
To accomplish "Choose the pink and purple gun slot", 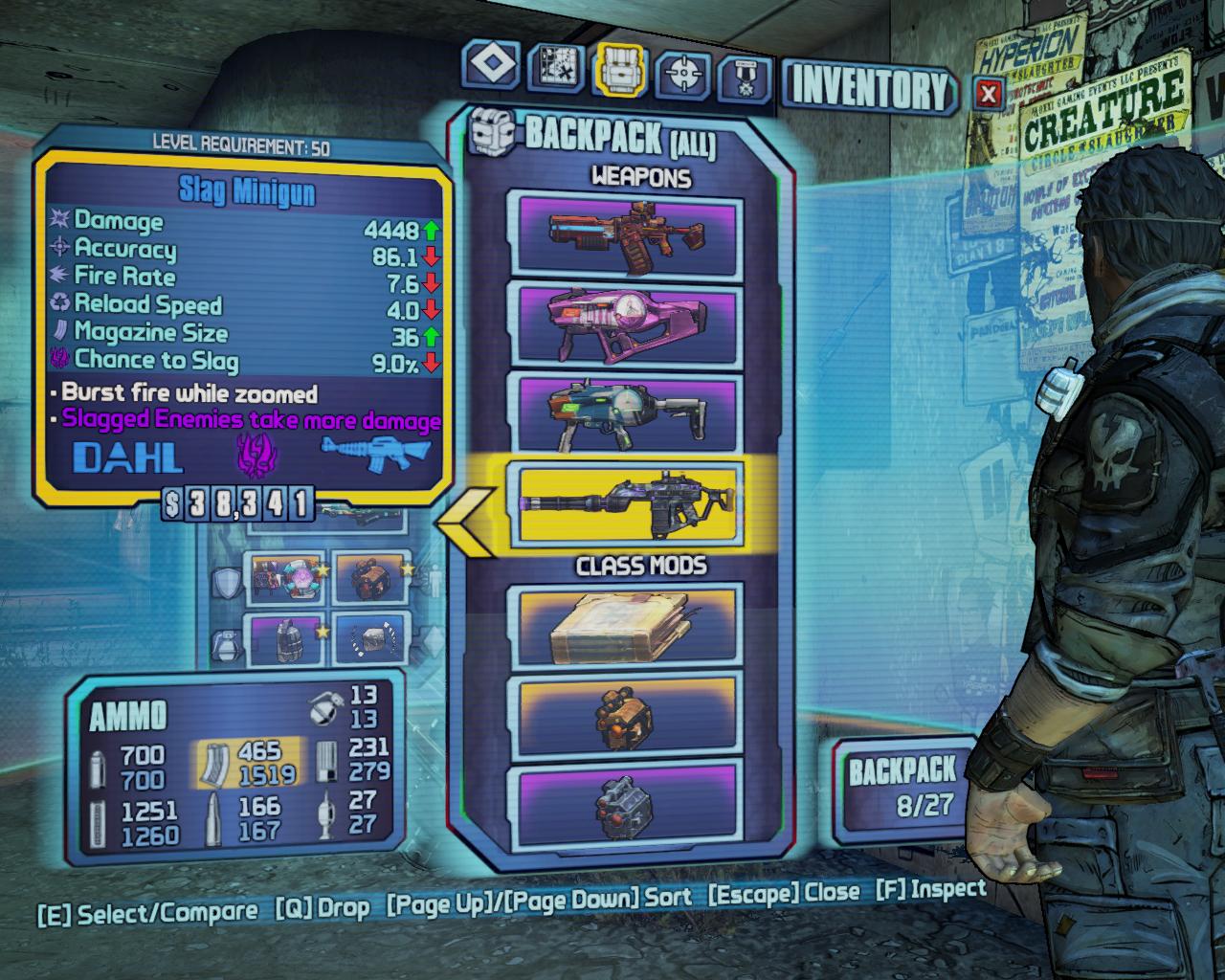I will click(x=629, y=325).
